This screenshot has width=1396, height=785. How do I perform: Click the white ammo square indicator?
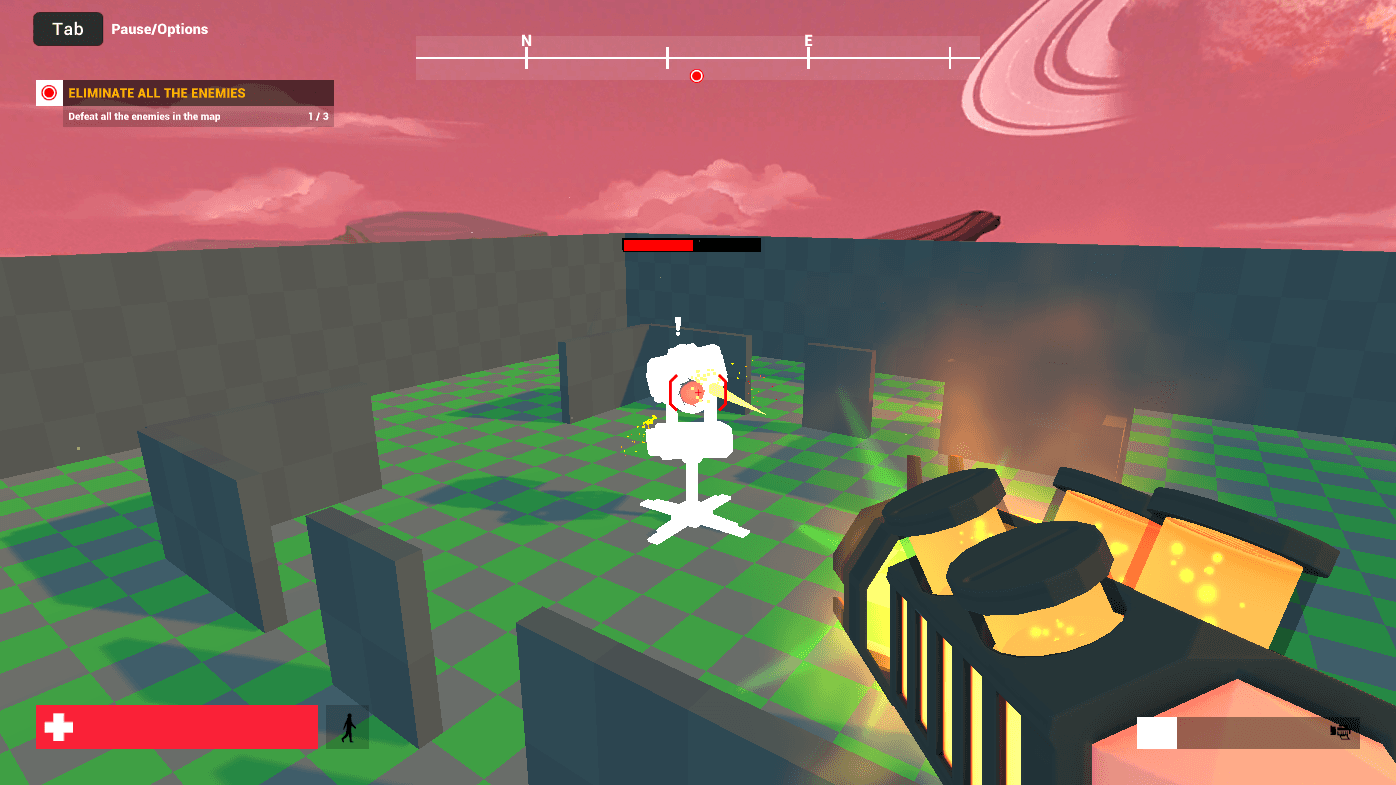click(1156, 733)
